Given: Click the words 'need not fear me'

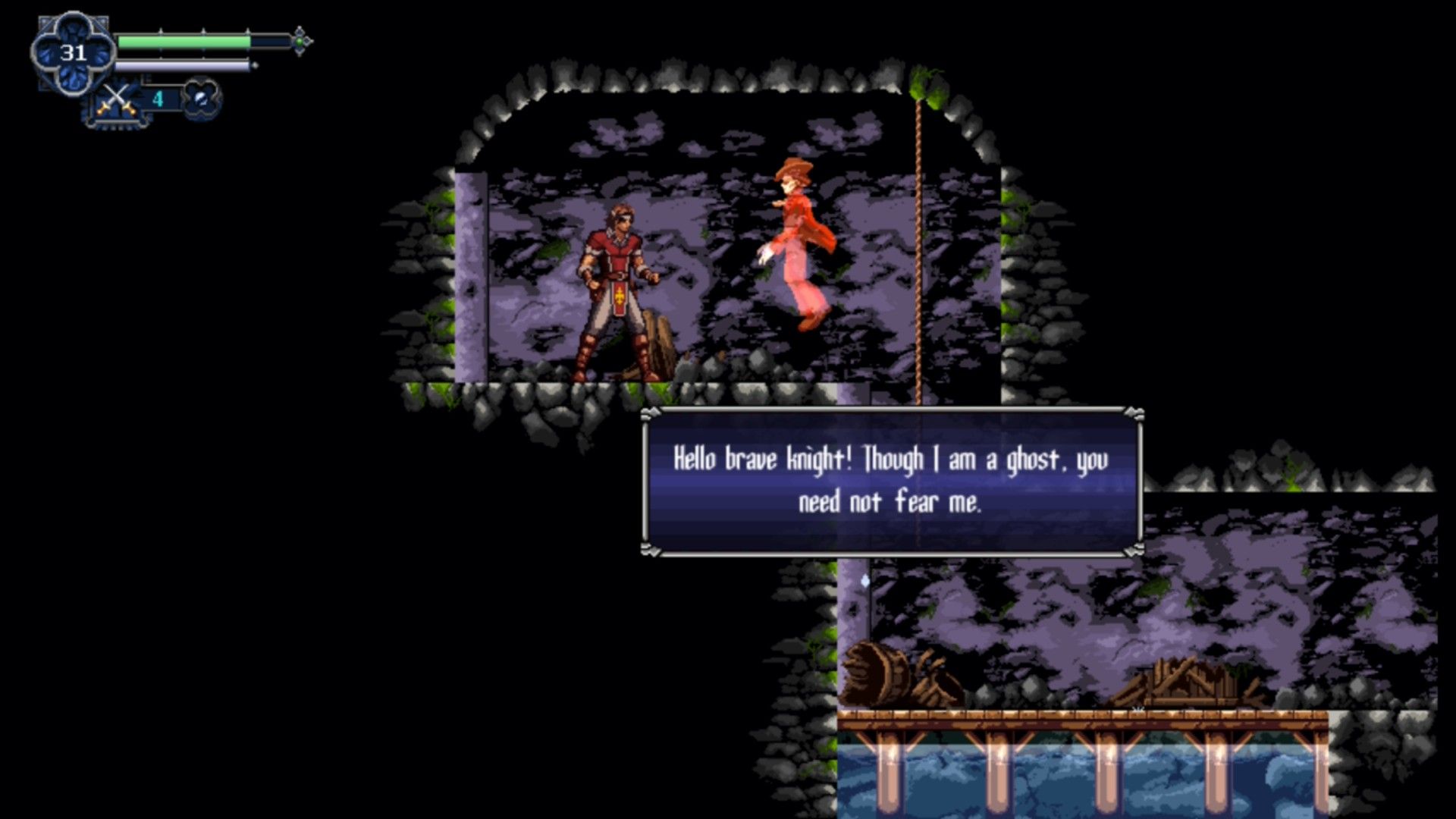Looking at the screenshot, I should (x=891, y=502).
